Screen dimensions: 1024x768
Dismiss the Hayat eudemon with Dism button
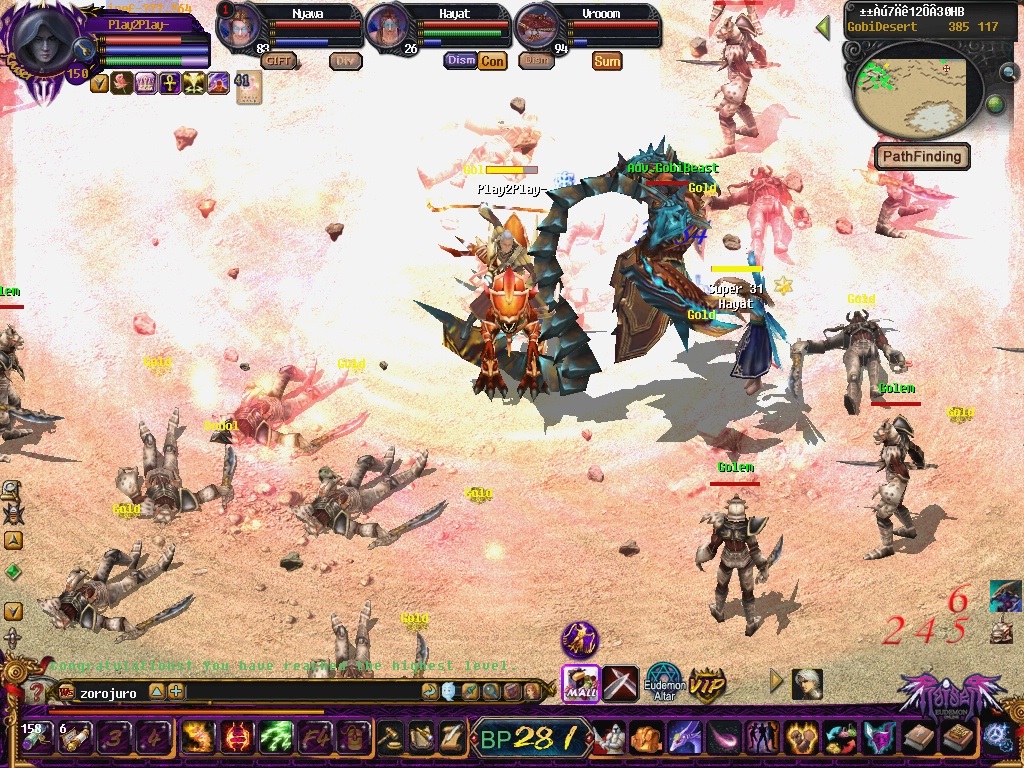460,60
